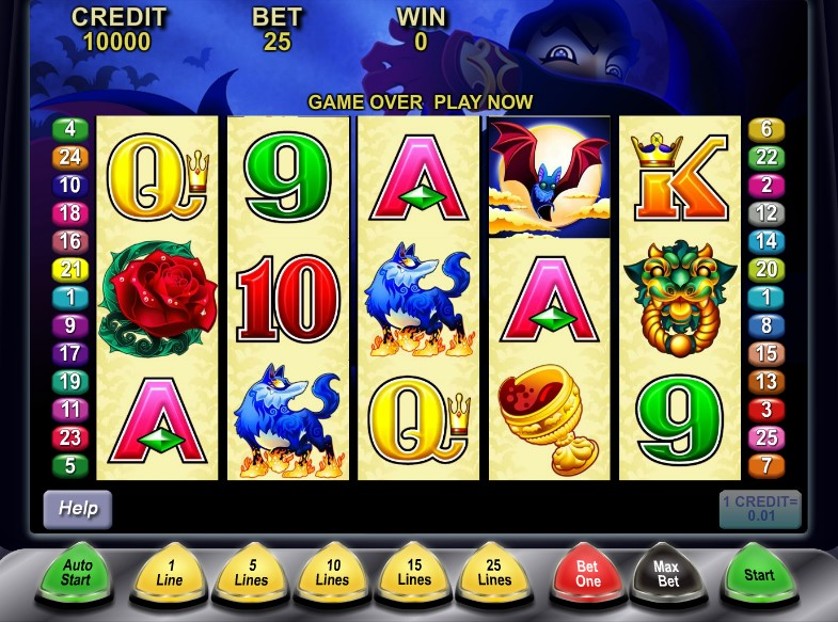Click the red Bet One button
The width and height of the screenshot is (838, 622).
coord(588,574)
